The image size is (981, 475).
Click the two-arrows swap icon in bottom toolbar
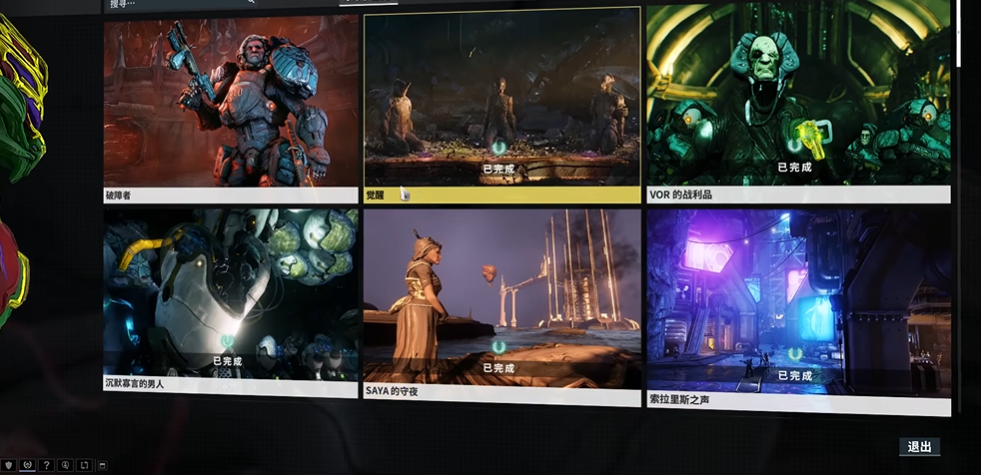[x=84, y=465]
